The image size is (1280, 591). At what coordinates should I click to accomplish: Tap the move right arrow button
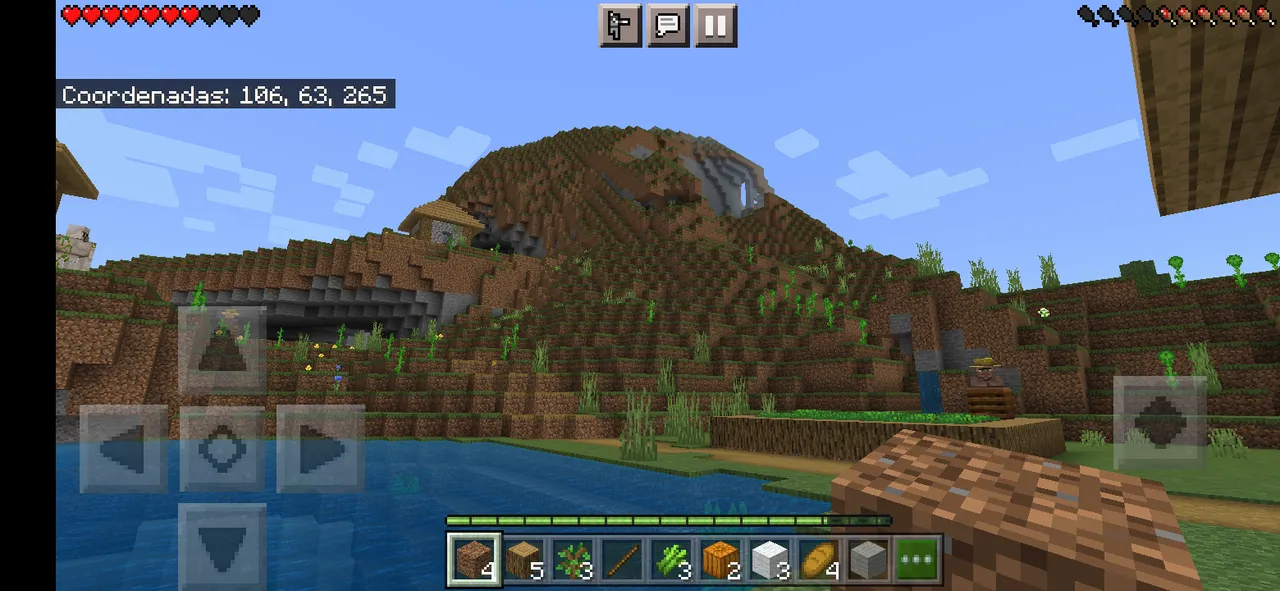click(x=320, y=448)
